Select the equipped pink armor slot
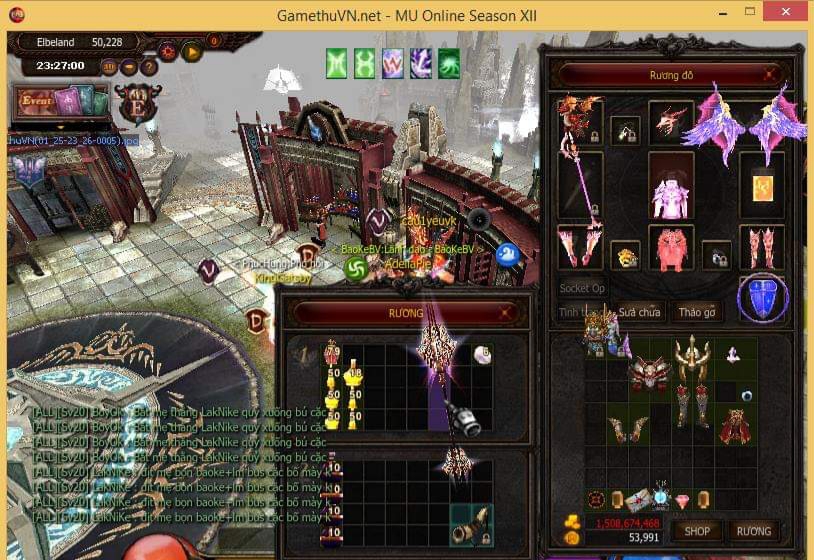Viewport: 814px width, 560px height. pos(670,185)
